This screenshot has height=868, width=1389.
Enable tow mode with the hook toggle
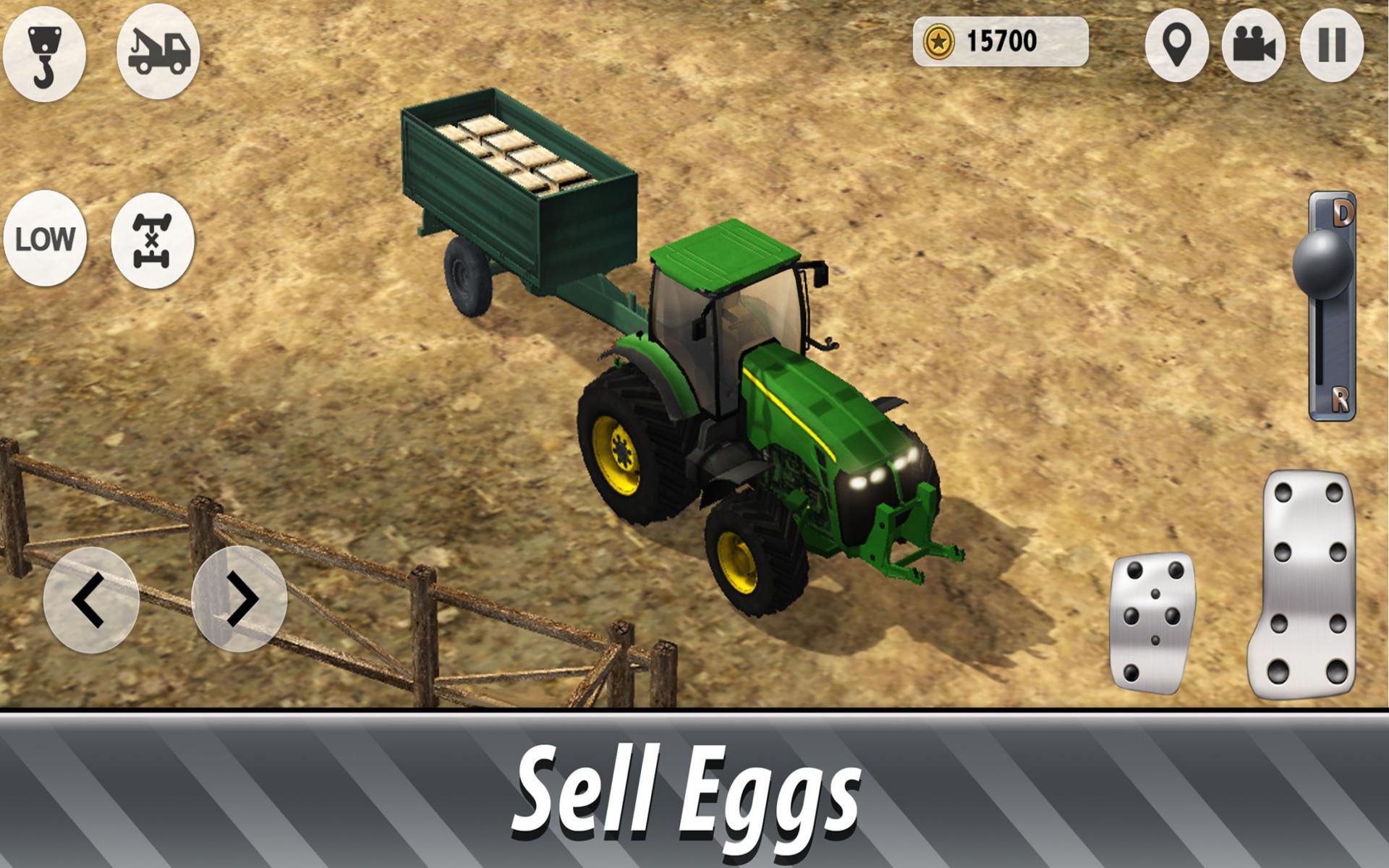coord(46,47)
